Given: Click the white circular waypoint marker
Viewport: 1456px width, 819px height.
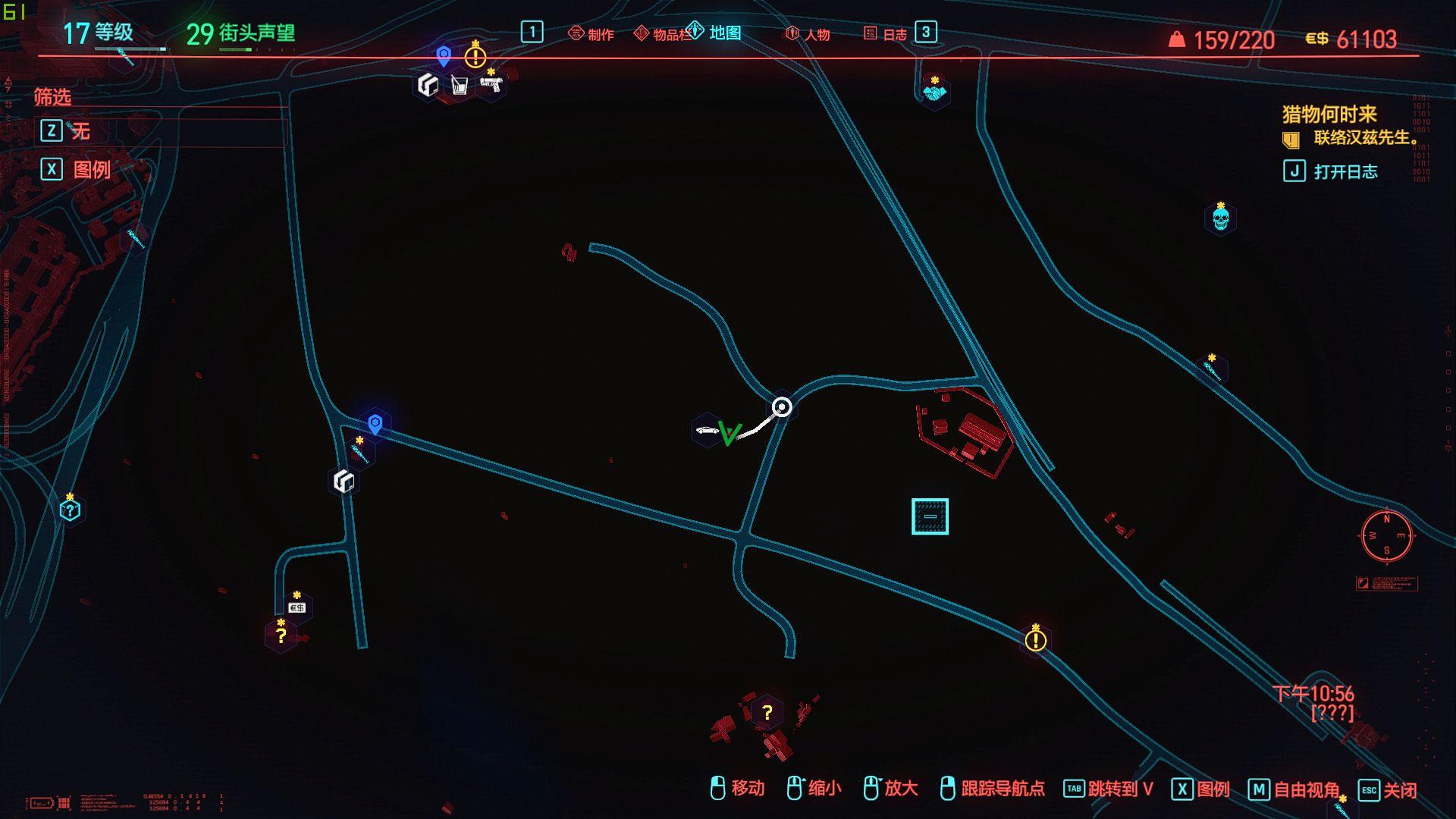Looking at the screenshot, I should click(782, 407).
